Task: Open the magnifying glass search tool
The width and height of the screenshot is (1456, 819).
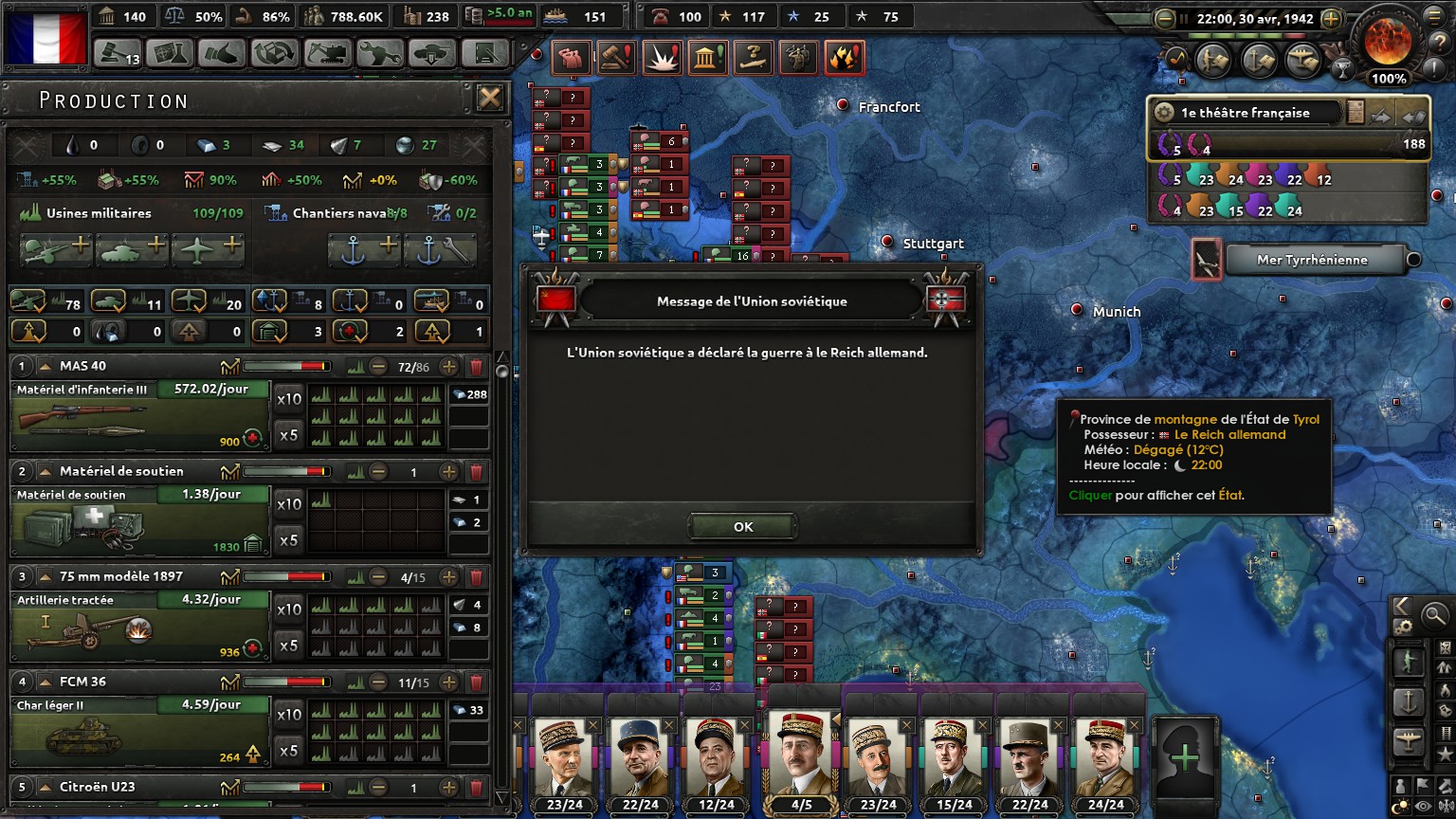Action: pyautogui.click(x=1434, y=616)
